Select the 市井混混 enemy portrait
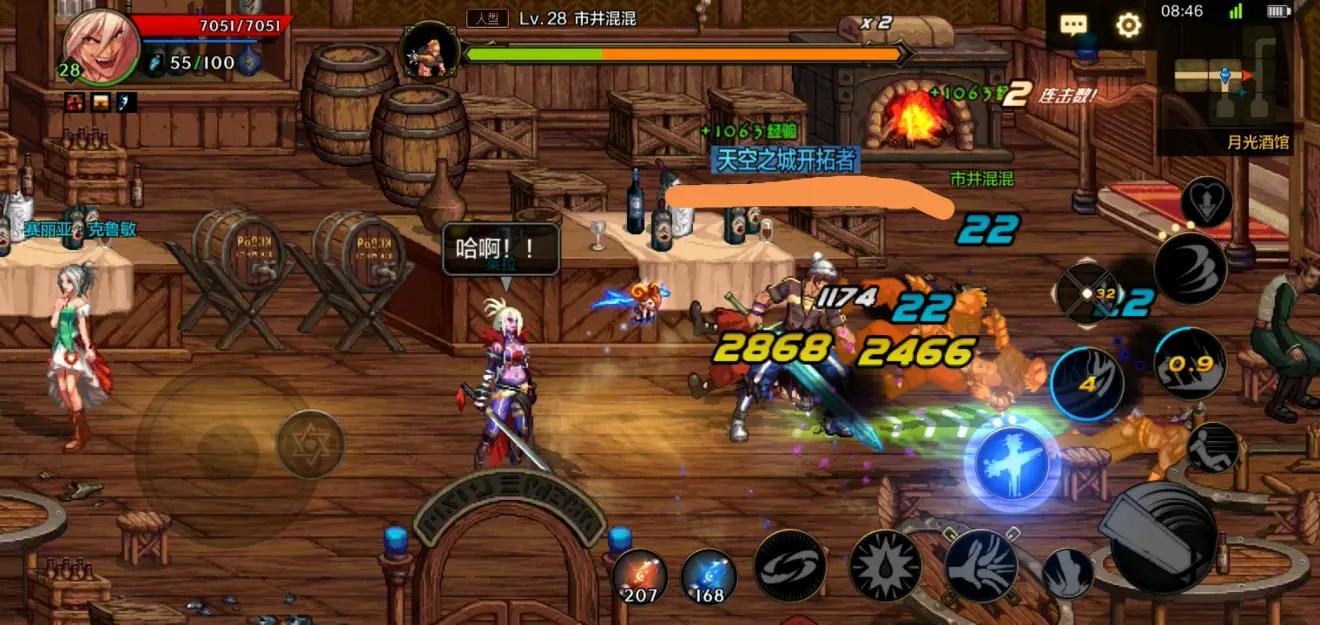The height and width of the screenshot is (625, 1320). coord(430,49)
